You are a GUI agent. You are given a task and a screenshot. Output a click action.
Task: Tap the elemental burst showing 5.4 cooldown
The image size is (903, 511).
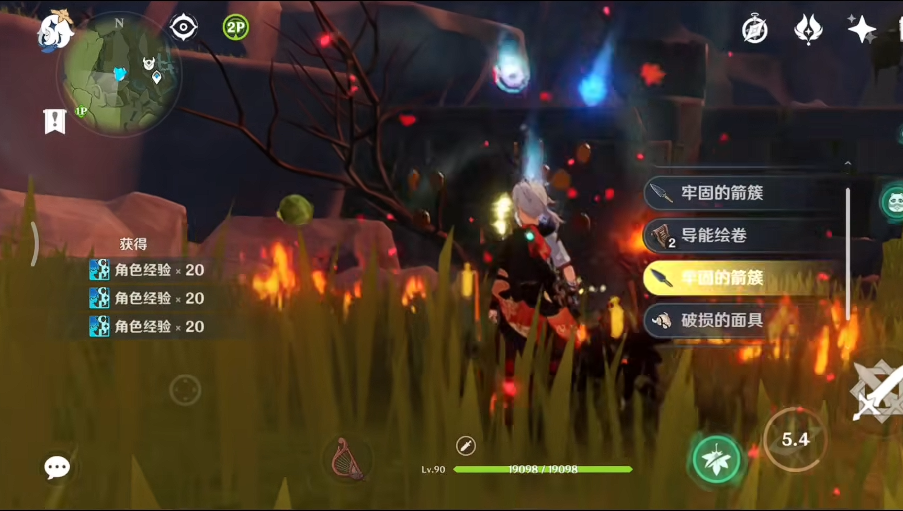click(795, 439)
